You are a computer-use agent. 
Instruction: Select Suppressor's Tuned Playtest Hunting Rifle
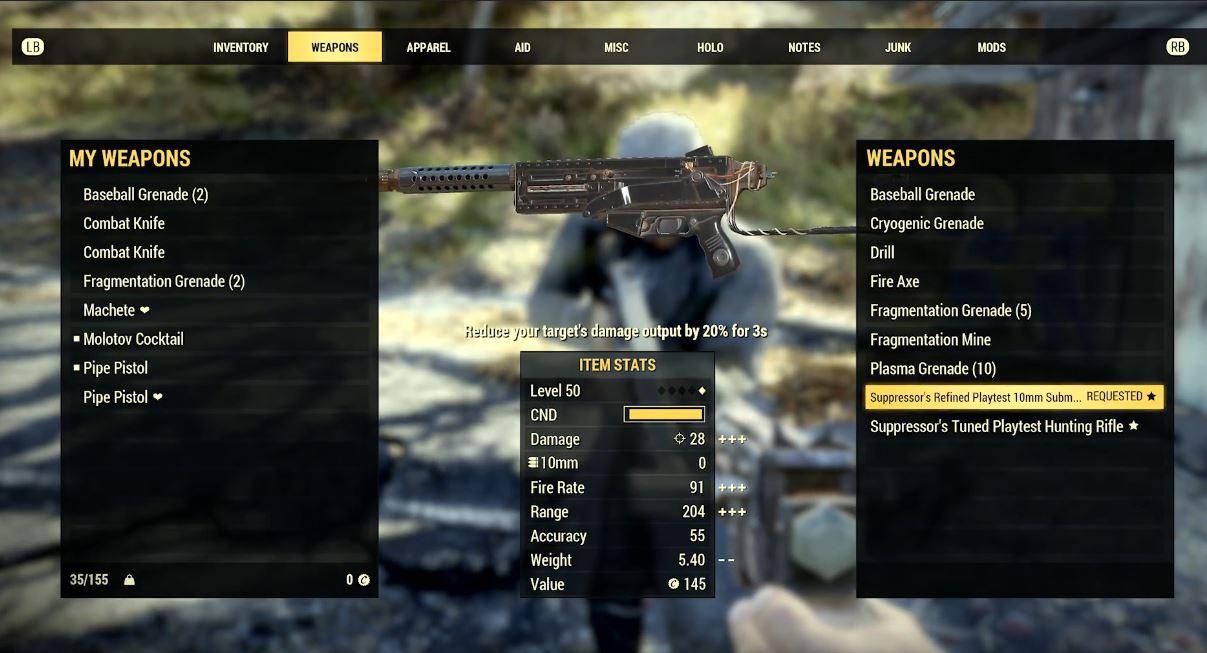[997, 426]
